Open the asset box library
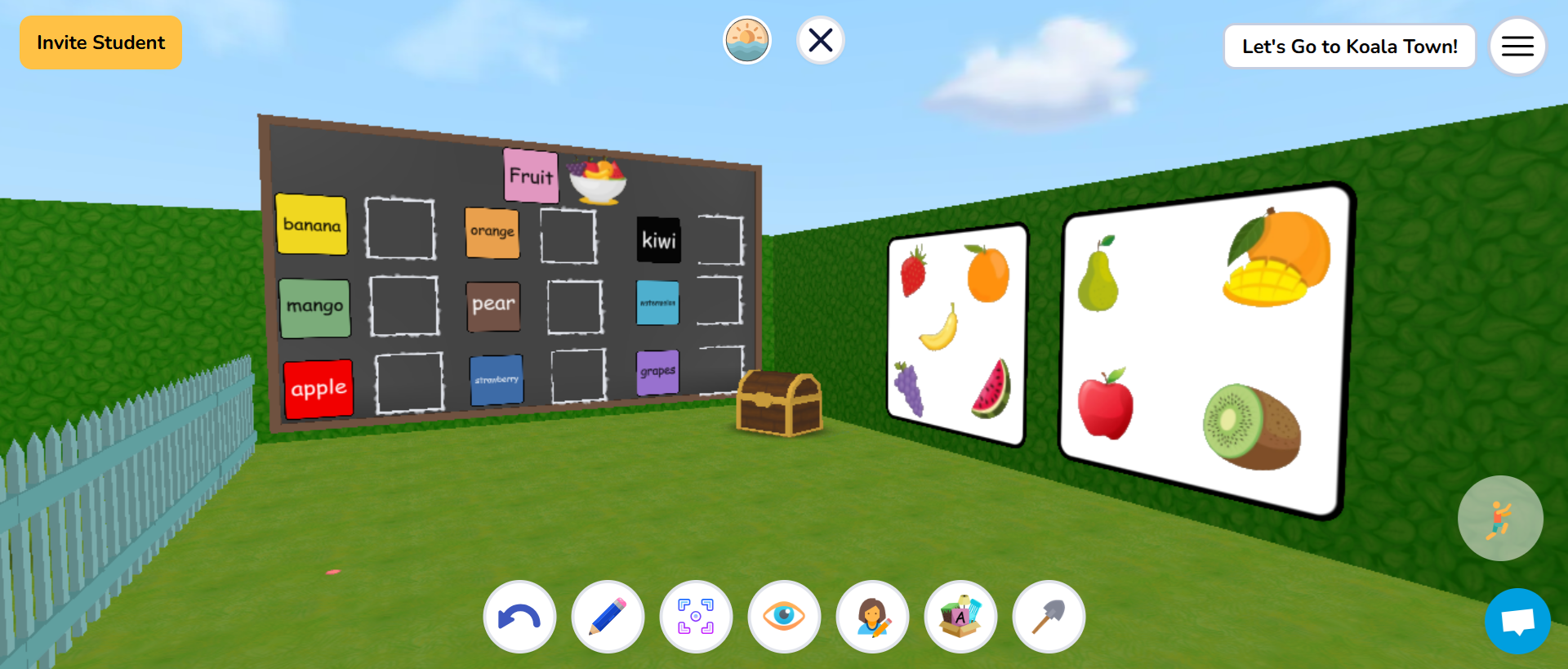The width and height of the screenshot is (1568, 669). pos(960,617)
